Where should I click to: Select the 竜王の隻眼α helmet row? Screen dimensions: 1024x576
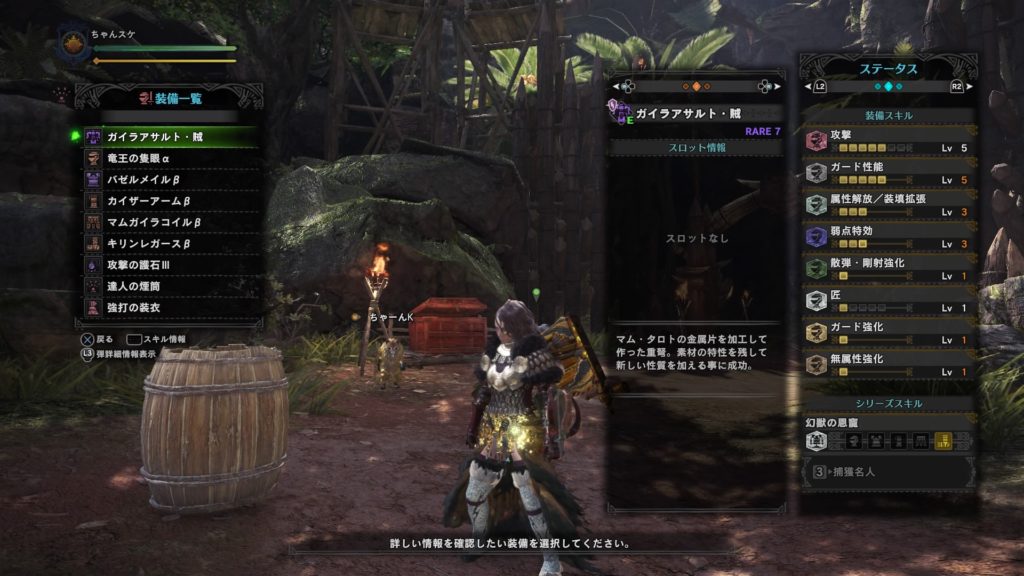tap(168, 158)
